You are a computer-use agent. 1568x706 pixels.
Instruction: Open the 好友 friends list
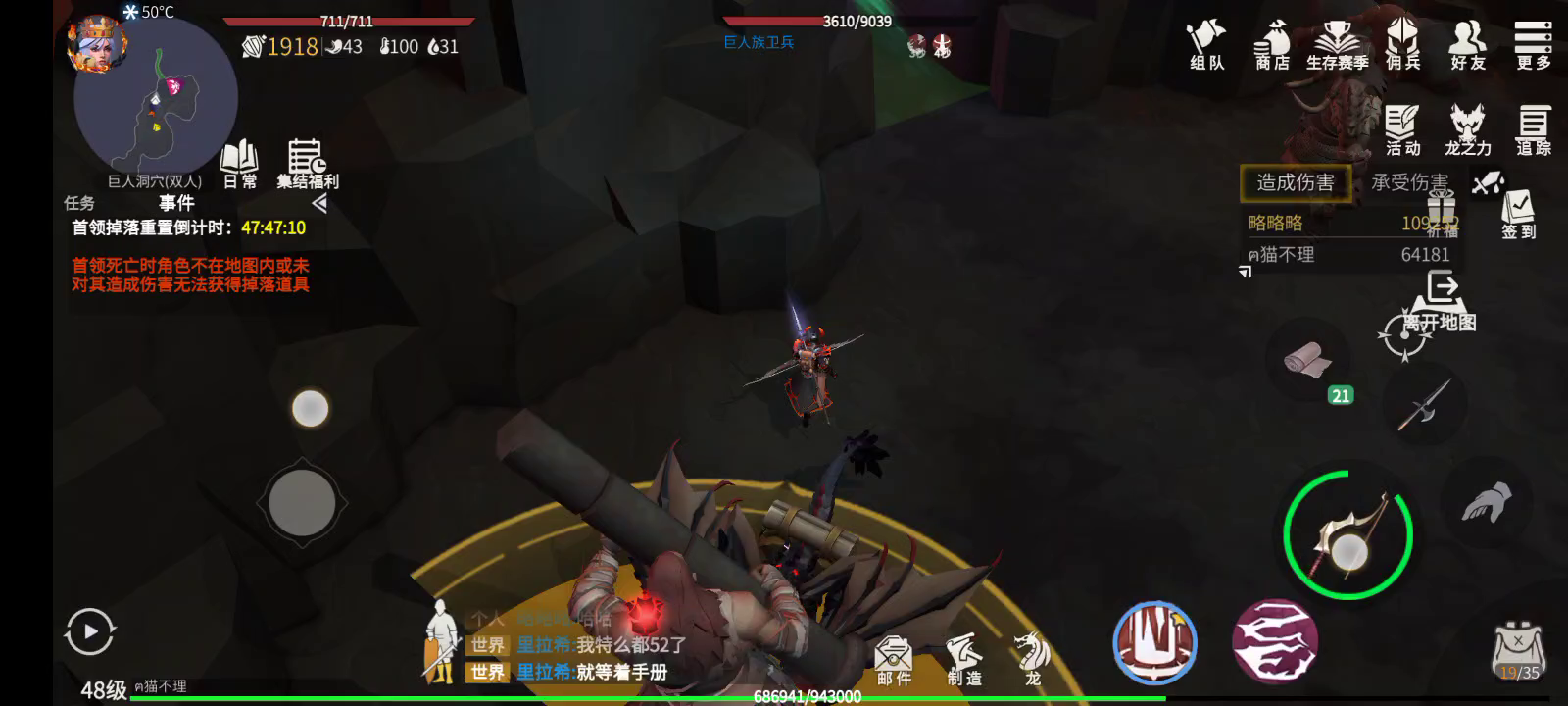pos(1467,46)
